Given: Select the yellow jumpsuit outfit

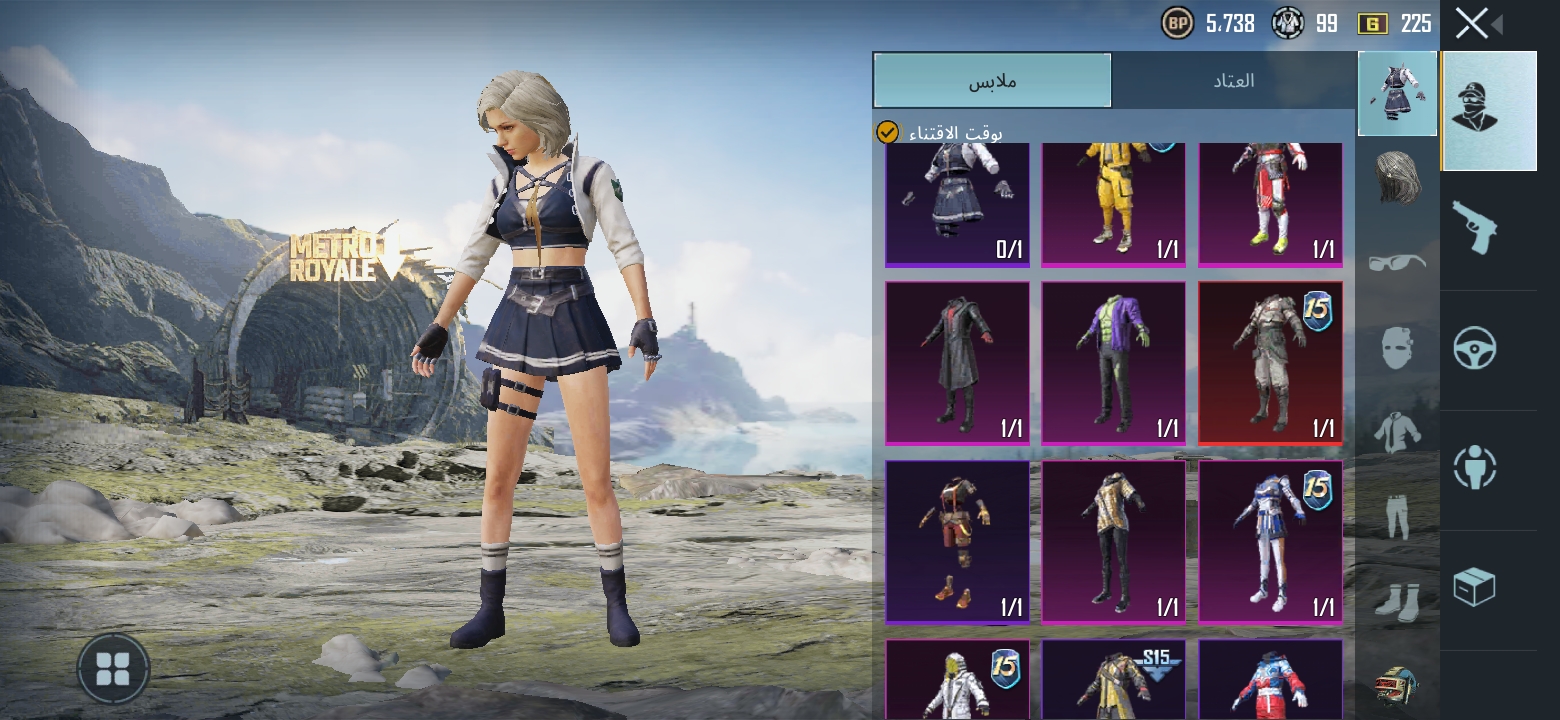Looking at the screenshot, I should pyautogui.click(x=1113, y=205).
